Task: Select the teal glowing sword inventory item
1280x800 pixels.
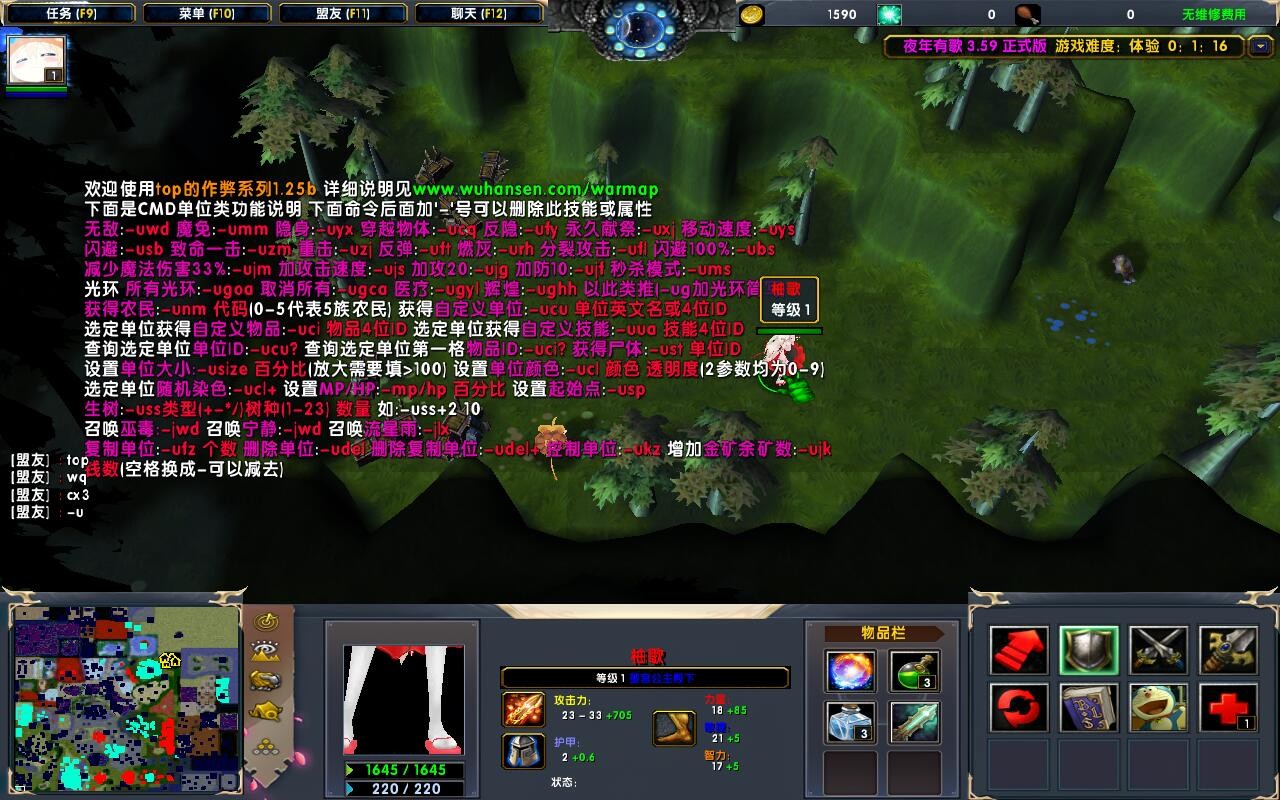Action: pyautogui.click(x=914, y=722)
